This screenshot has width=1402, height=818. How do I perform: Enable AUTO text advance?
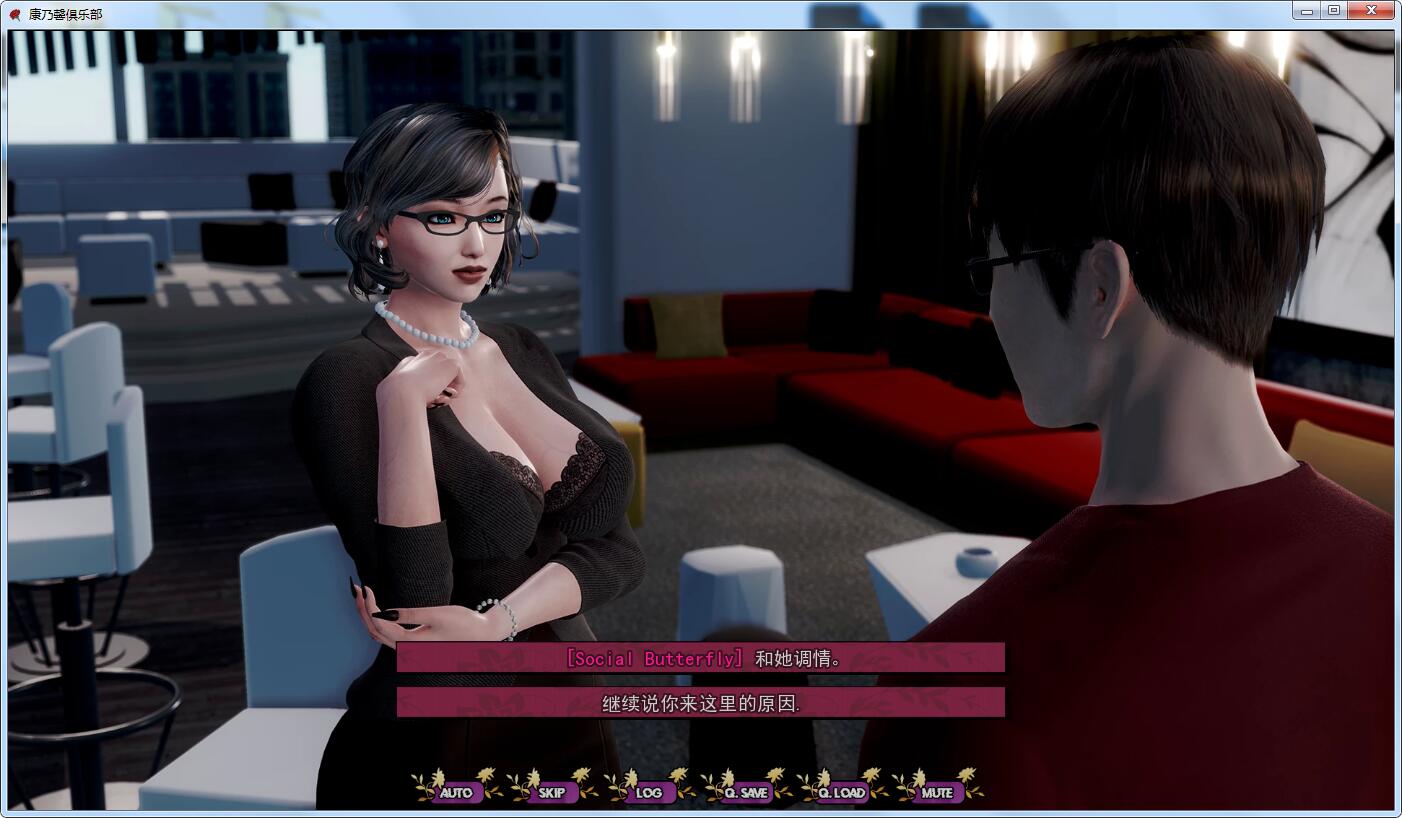coord(456,792)
